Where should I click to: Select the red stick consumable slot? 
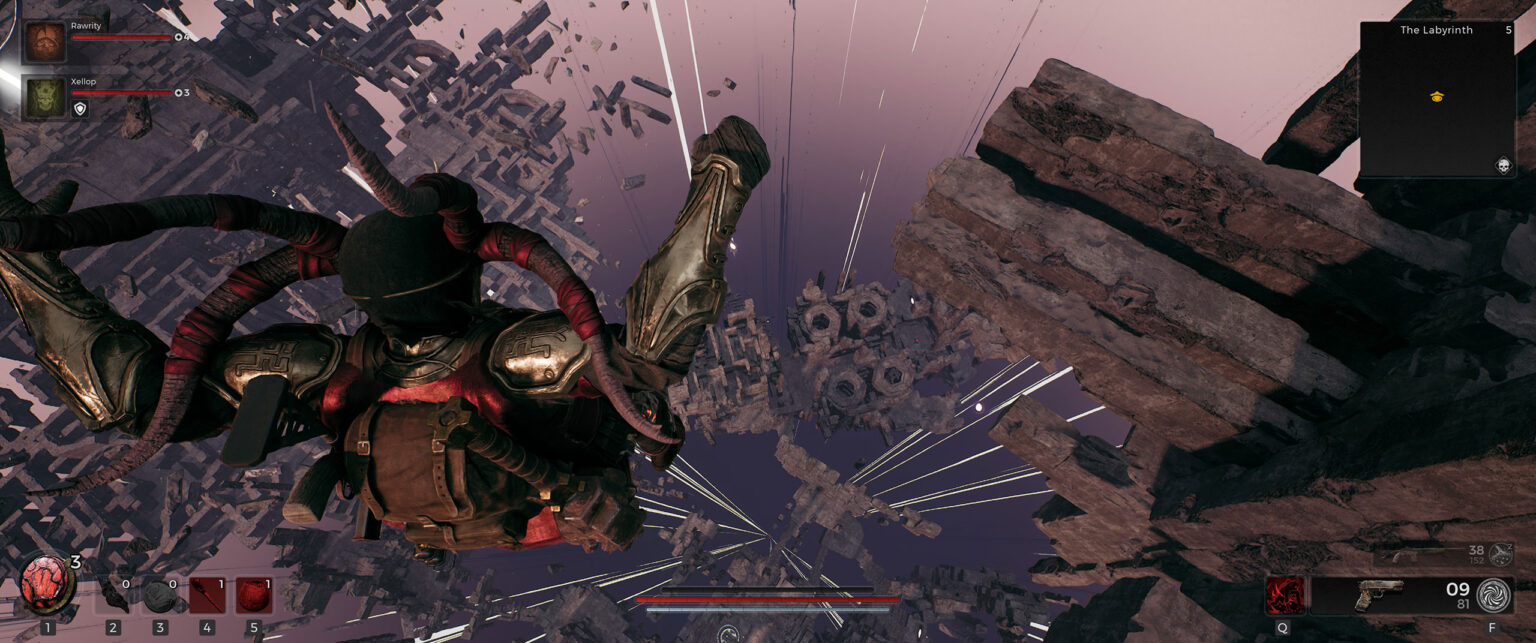click(206, 595)
